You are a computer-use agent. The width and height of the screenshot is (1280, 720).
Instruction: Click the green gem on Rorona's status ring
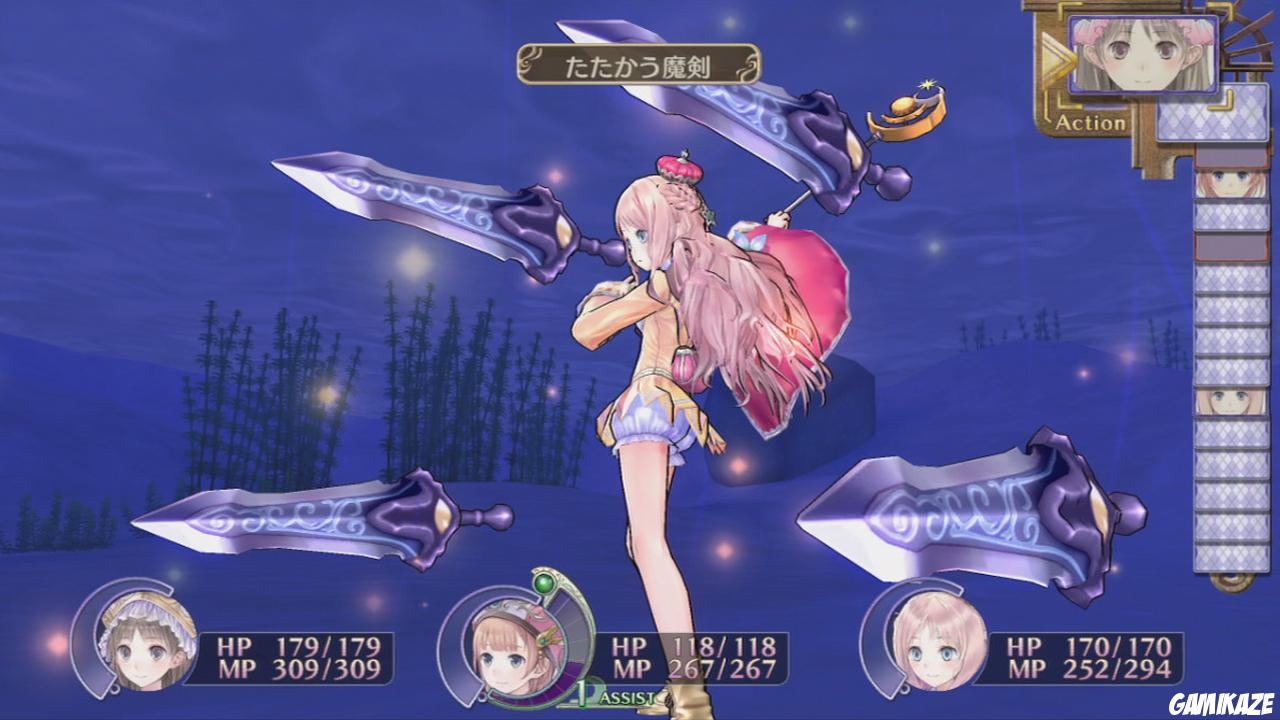point(543,582)
